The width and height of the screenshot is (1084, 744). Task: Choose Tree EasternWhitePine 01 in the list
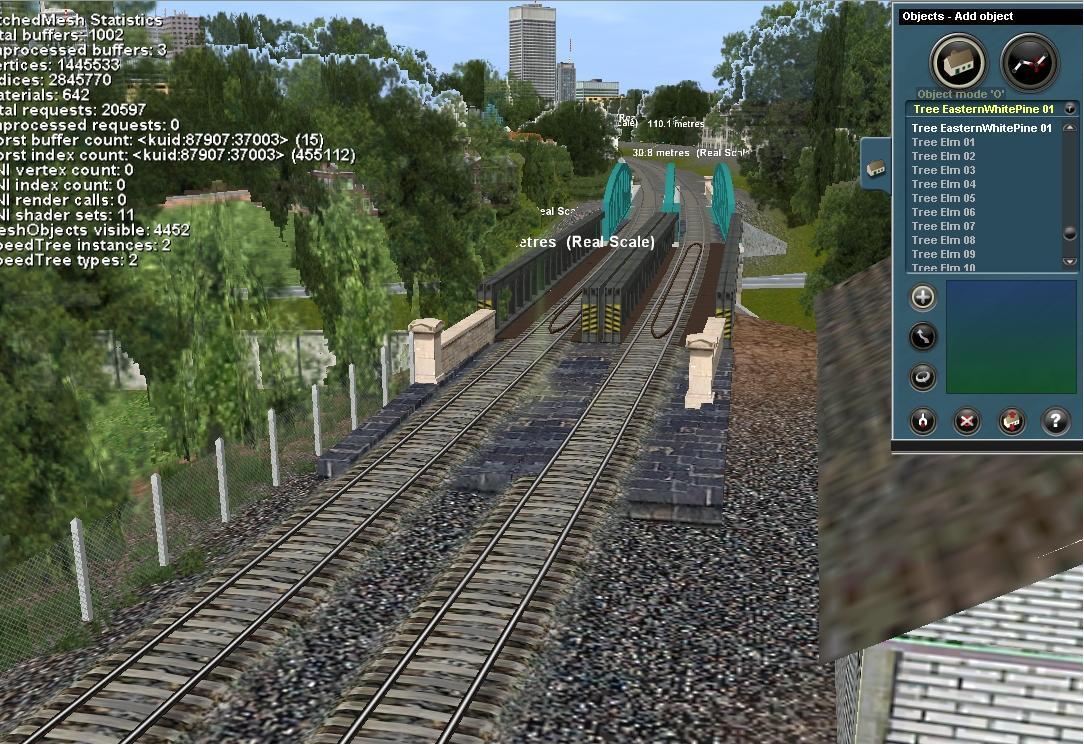[x=981, y=129]
